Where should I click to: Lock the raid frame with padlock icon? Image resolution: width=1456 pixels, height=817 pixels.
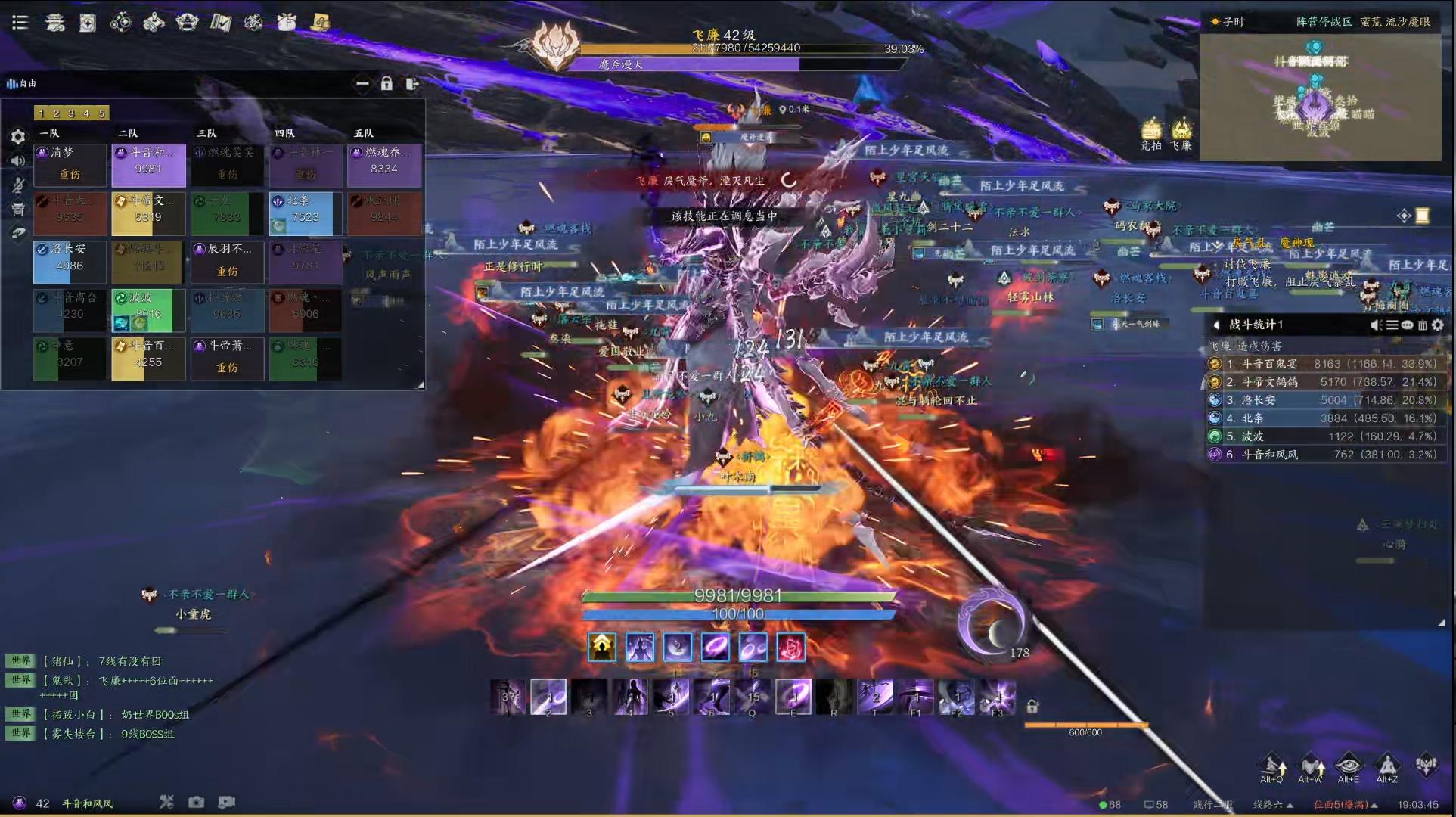click(x=387, y=83)
